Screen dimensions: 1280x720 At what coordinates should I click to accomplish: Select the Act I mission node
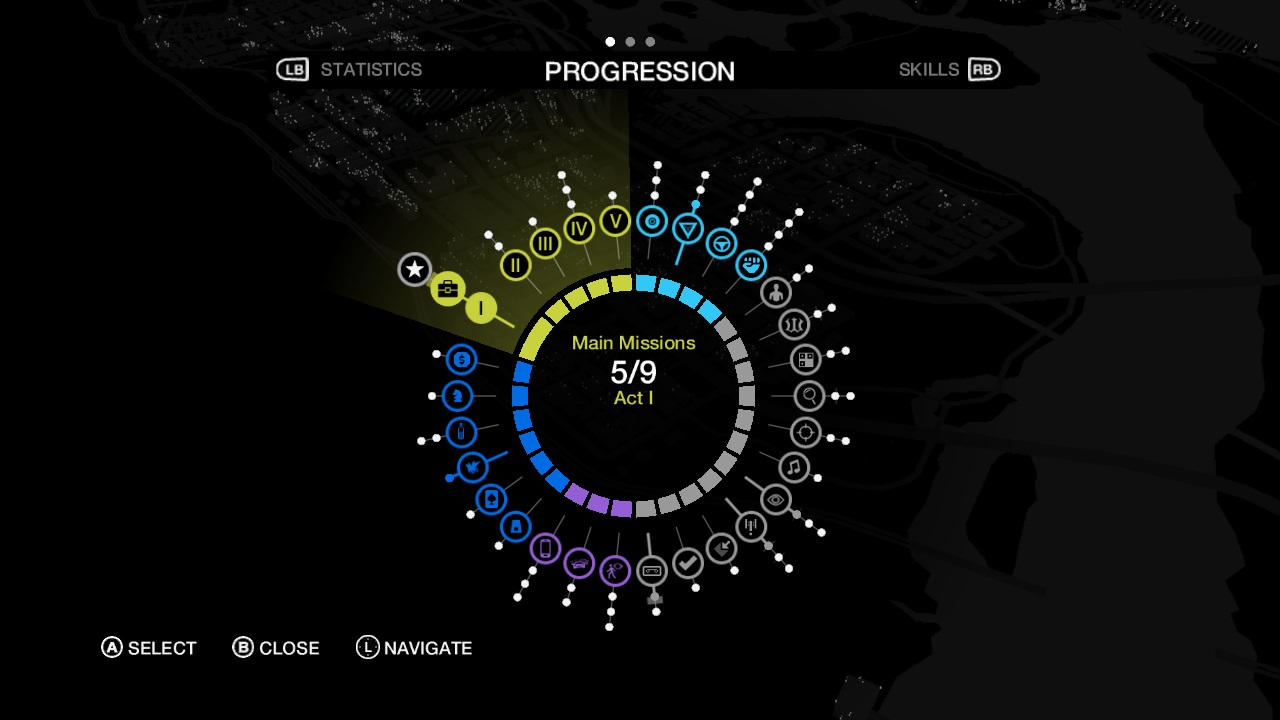point(481,308)
